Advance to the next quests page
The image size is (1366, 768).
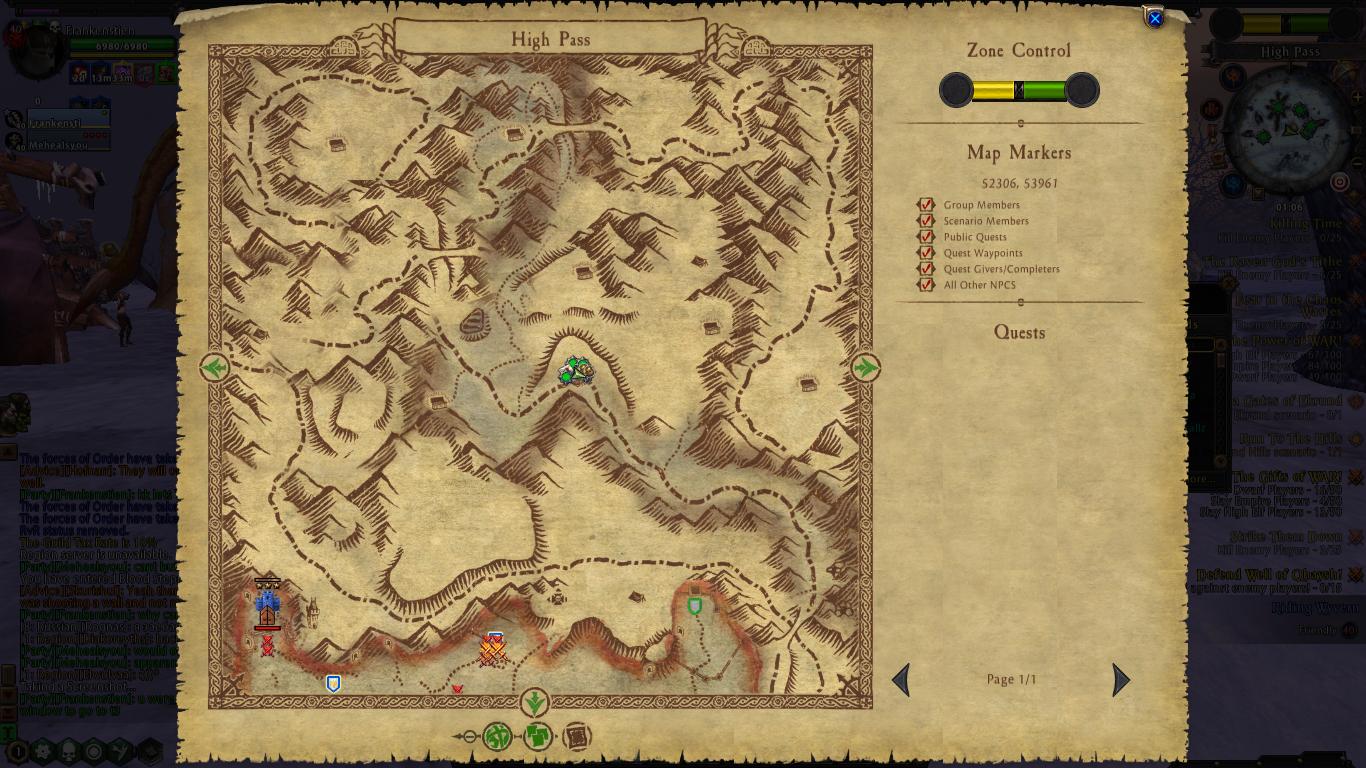[x=1120, y=680]
